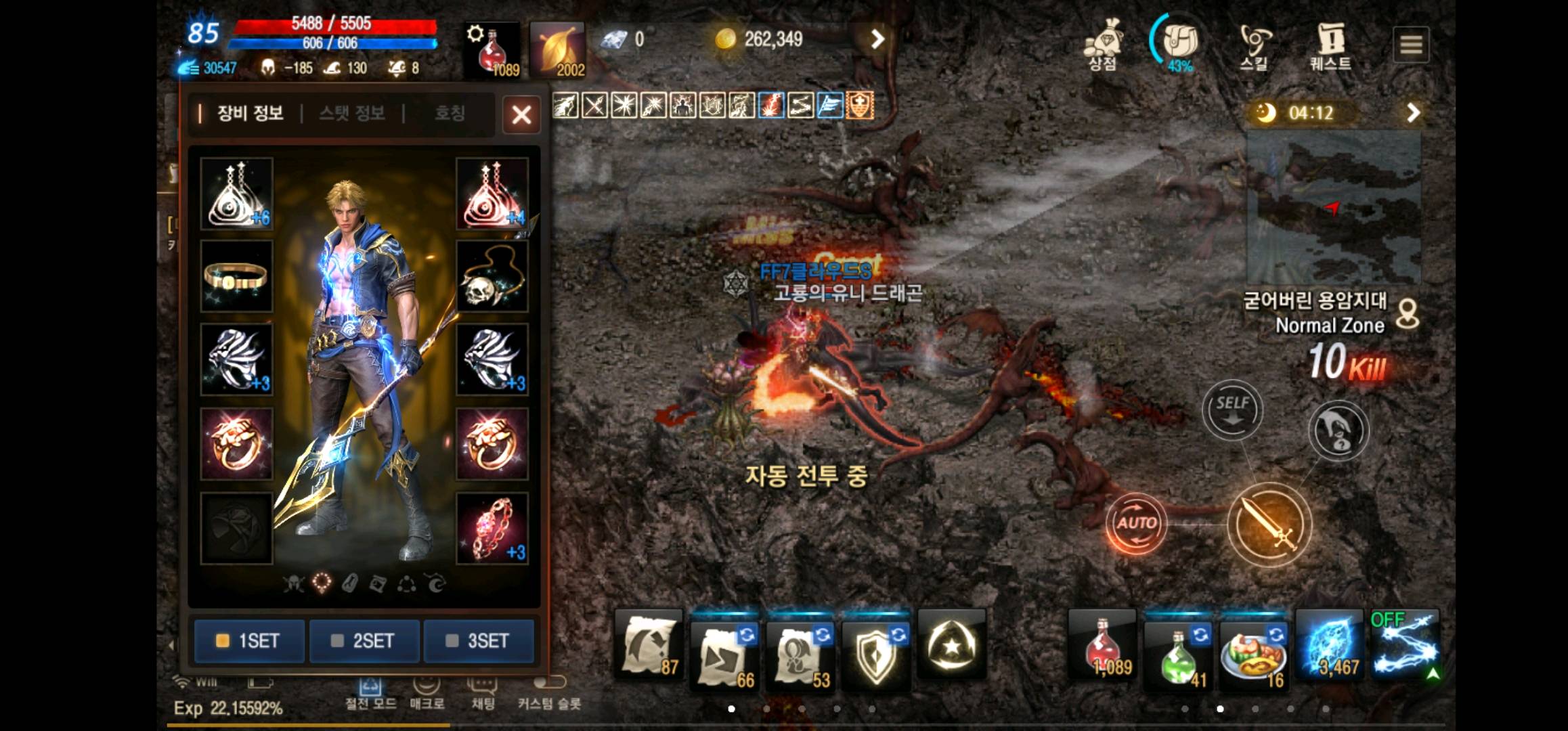The height and width of the screenshot is (731, 1568).
Task: Expand the chevron next to 262,349 gold
Action: click(877, 39)
